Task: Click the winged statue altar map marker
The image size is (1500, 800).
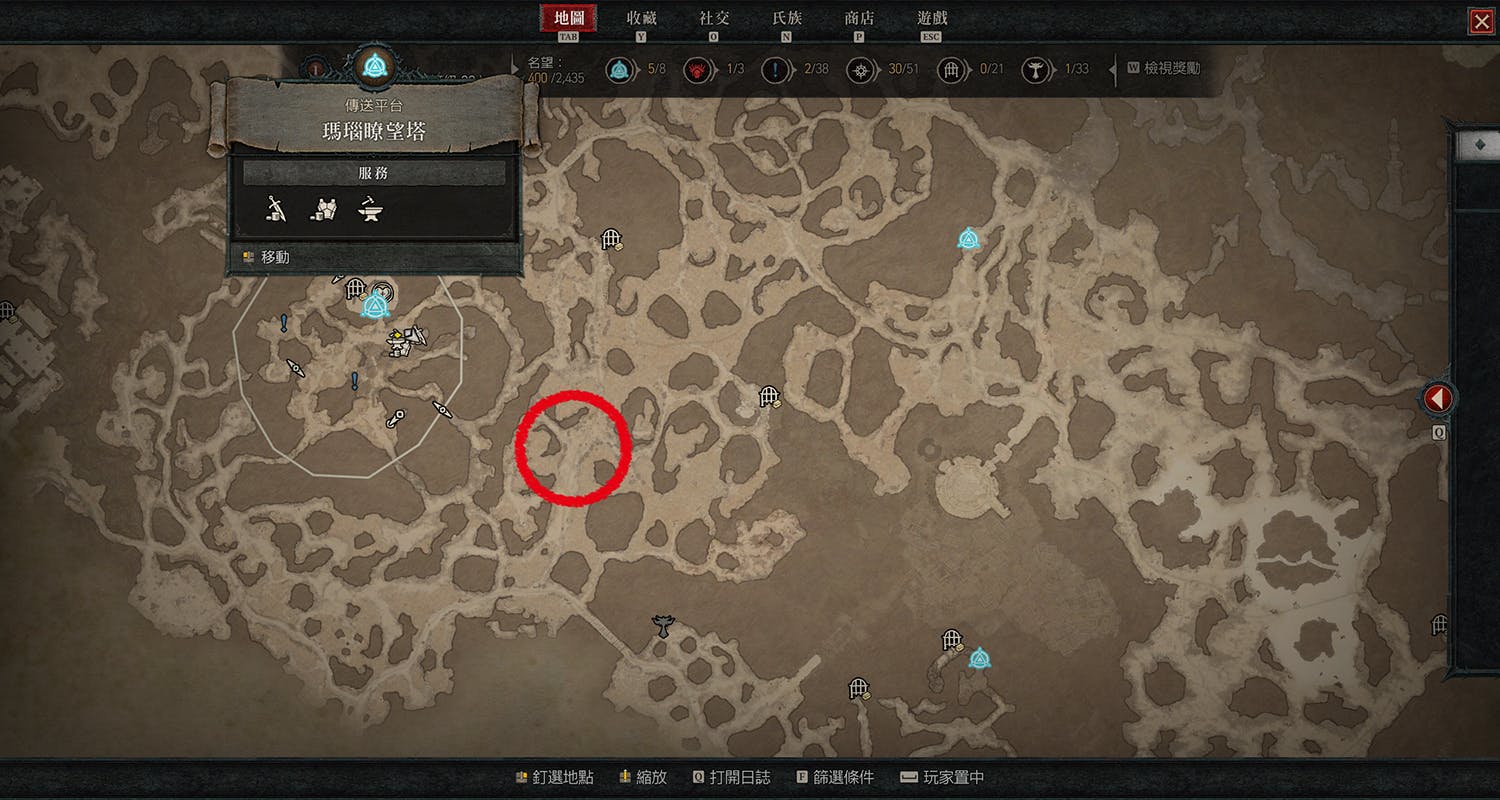Action: pyautogui.click(x=662, y=626)
